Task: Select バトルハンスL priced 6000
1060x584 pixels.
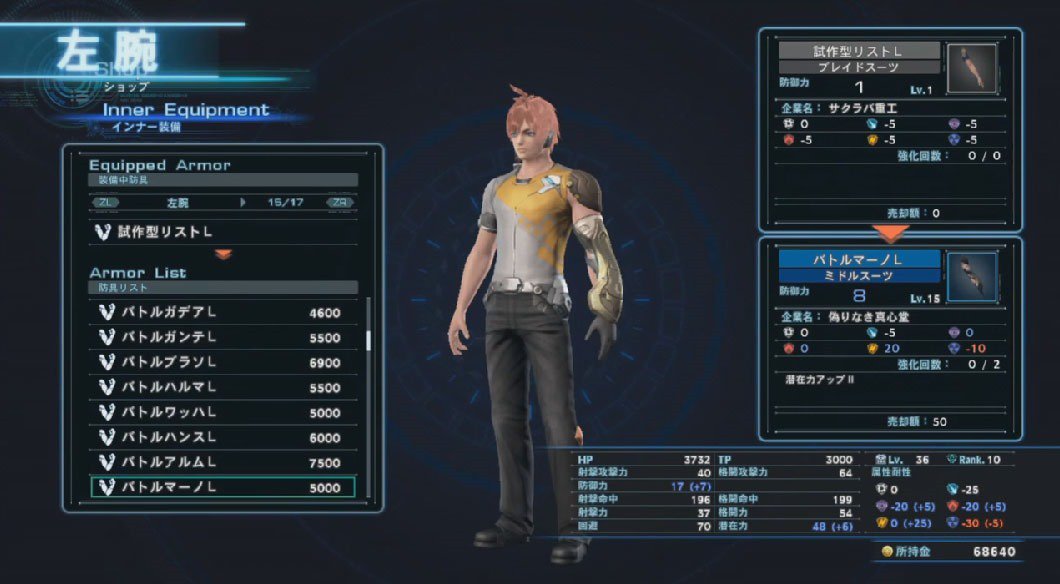Action: (x=222, y=437)
